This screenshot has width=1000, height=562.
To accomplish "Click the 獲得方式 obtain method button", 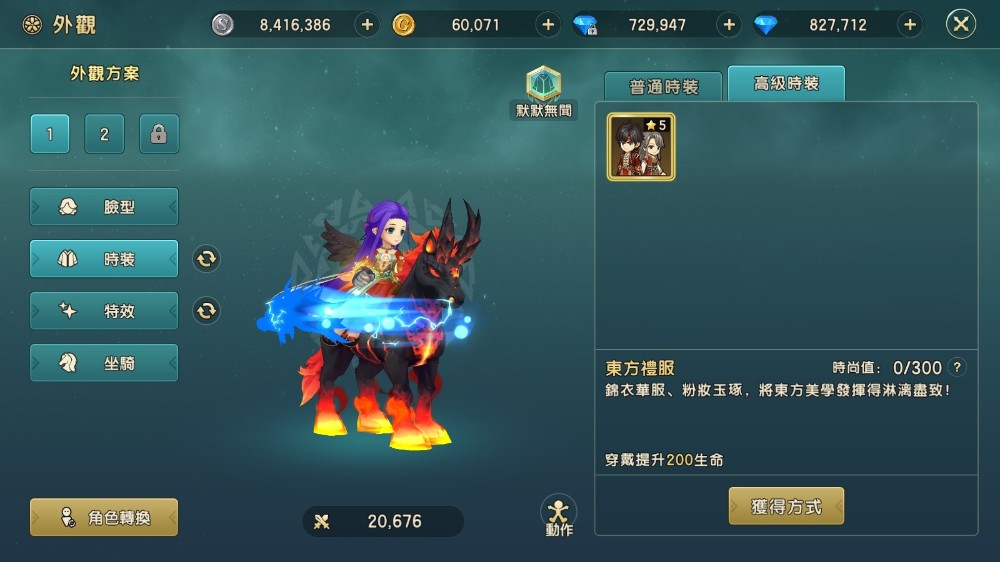I will (x=786, y=507).
